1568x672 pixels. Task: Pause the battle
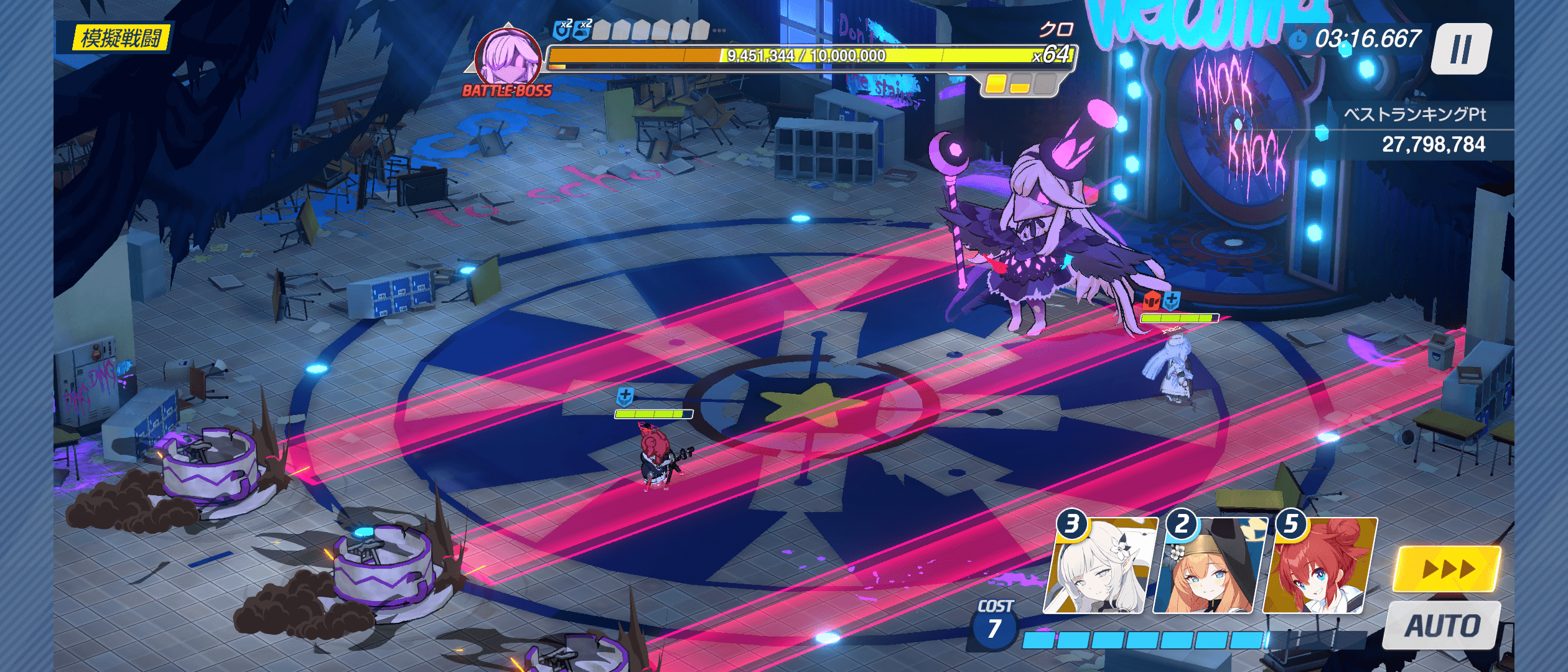tap(1460, 49)
